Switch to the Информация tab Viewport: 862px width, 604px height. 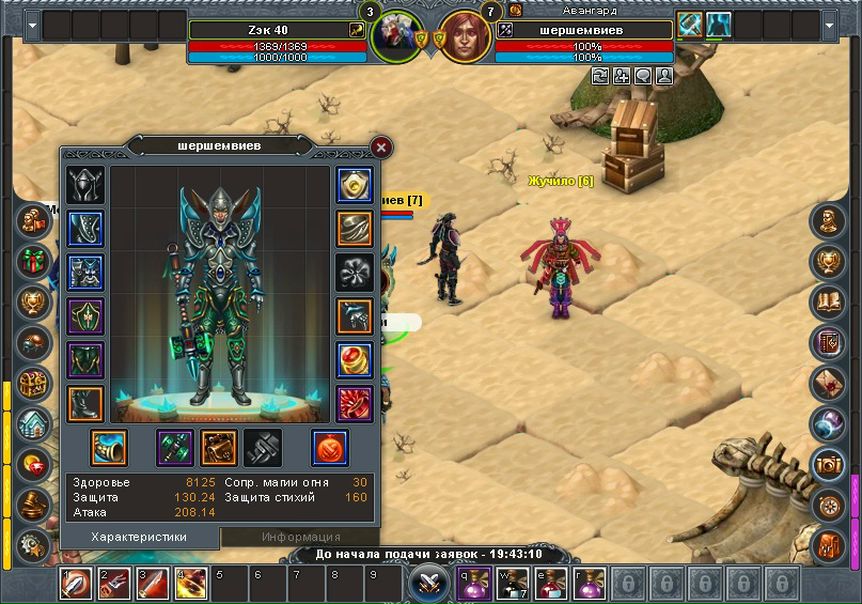(x=301, y=537)
